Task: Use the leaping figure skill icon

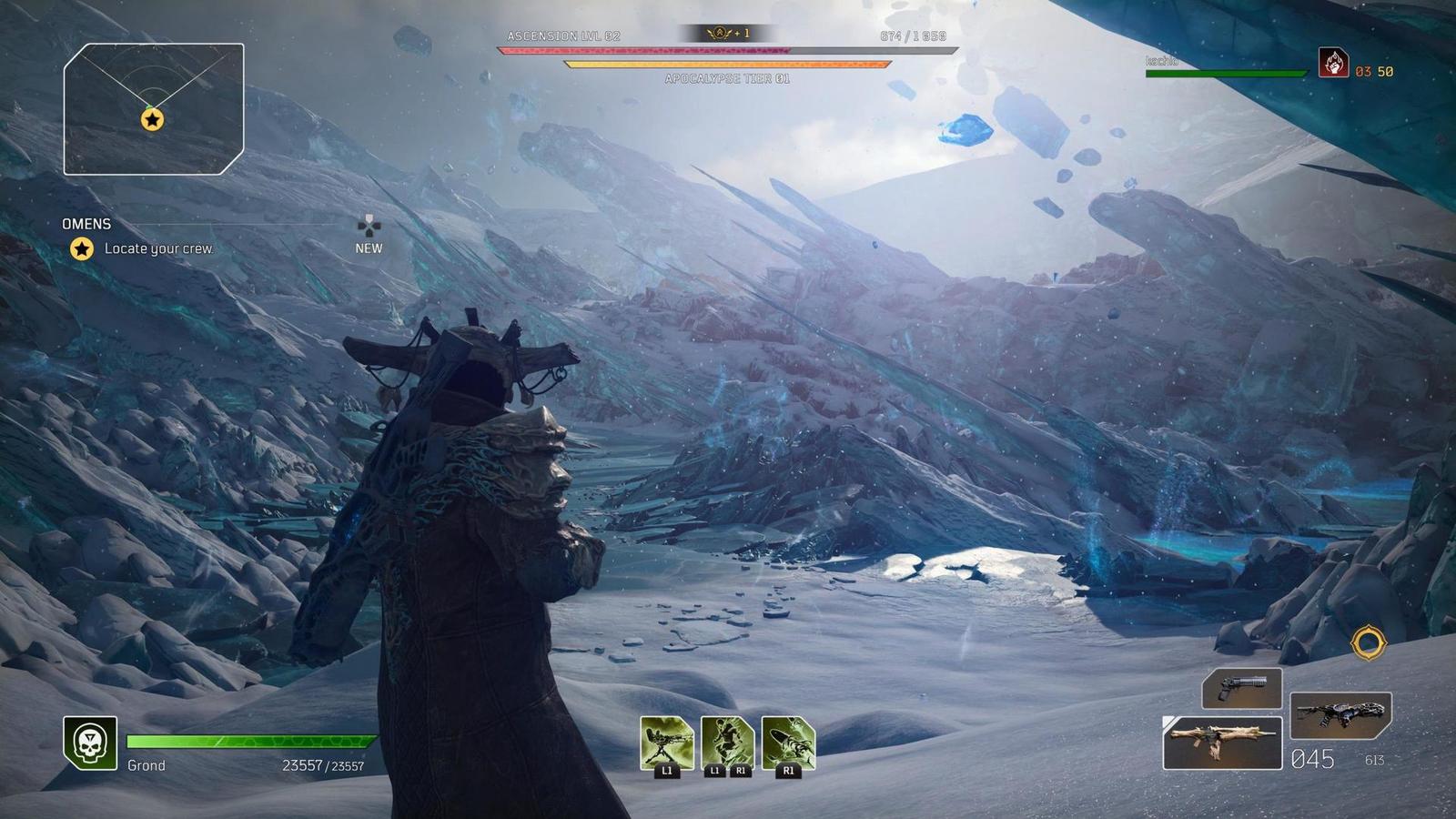Action: click(x=727, y=742)
